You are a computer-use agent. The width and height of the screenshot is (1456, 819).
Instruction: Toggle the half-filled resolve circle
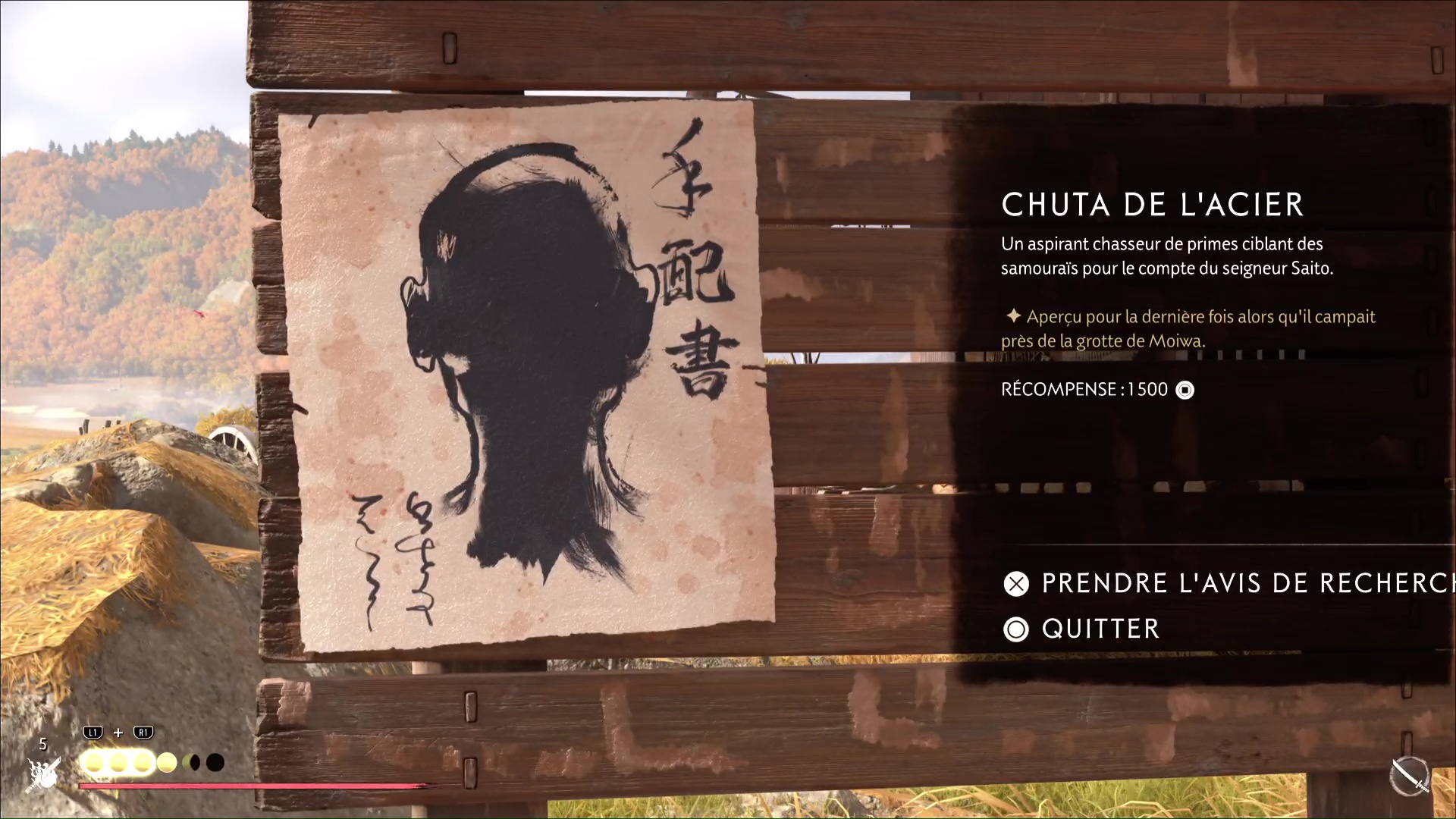click(191, 763)
